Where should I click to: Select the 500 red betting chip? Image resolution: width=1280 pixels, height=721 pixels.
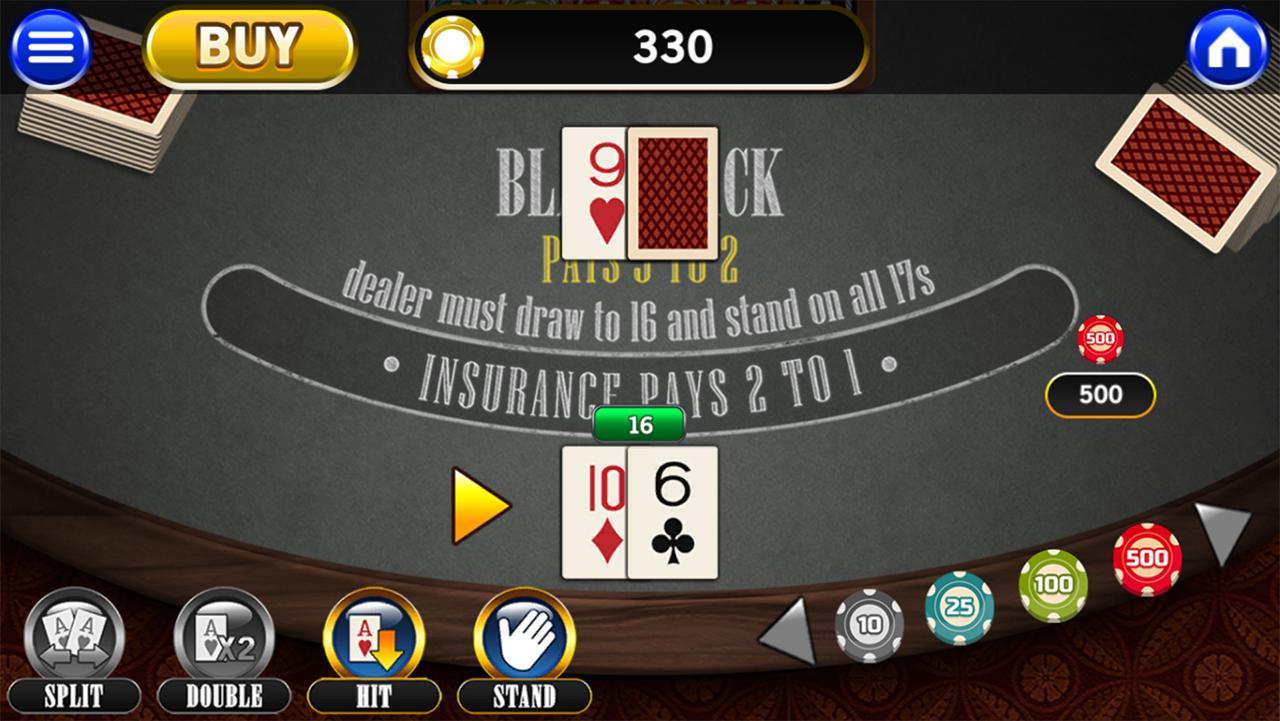point(1148,560)
